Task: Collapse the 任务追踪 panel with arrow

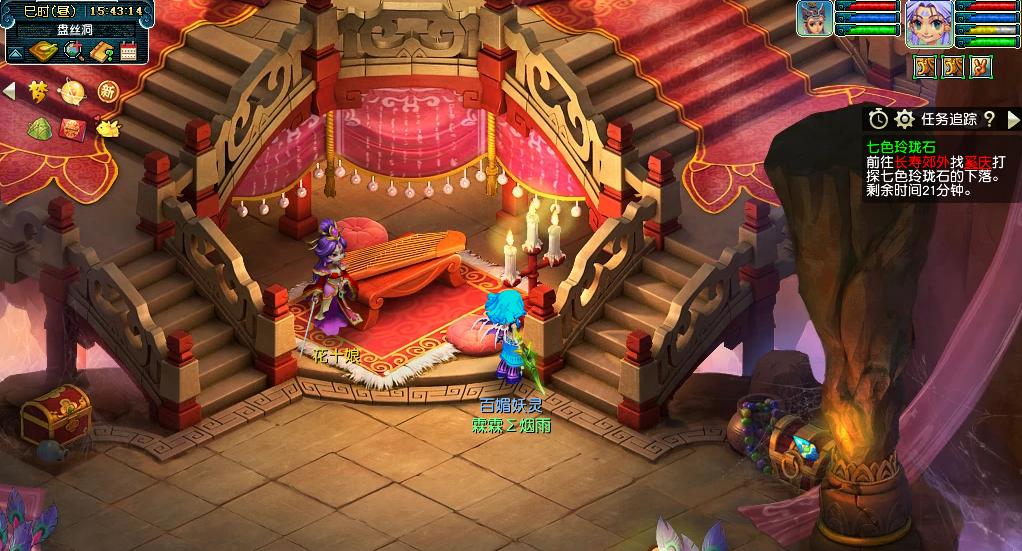Action: tap(1012, 119)
